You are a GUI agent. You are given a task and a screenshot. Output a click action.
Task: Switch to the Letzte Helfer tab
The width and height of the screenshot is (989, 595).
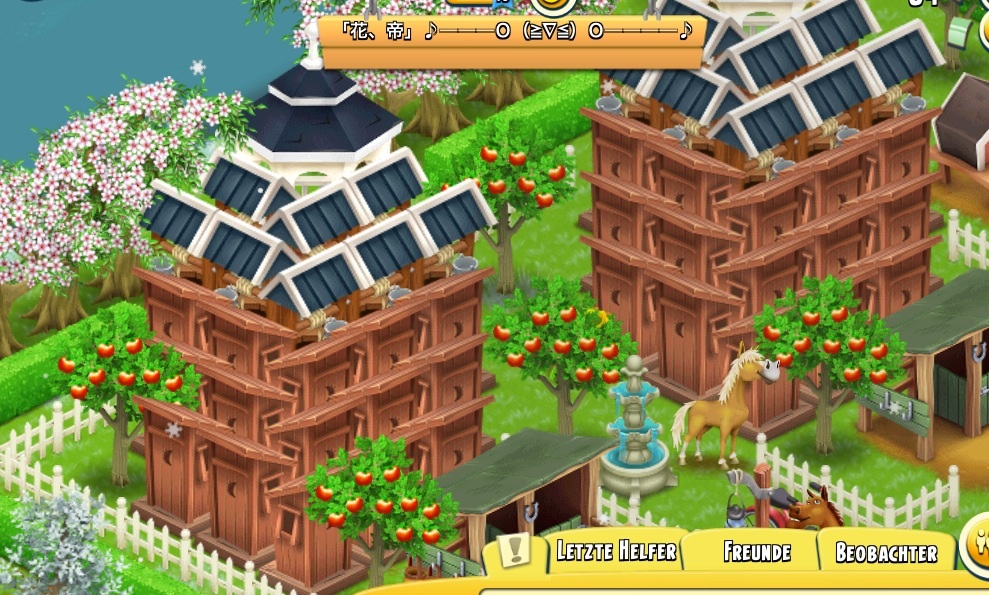click(x=616, y=551)
